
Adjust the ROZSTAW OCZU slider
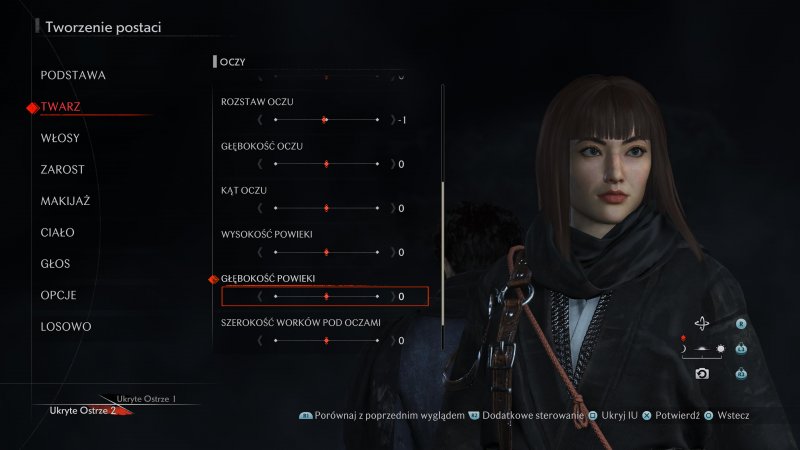pos(326,120)
